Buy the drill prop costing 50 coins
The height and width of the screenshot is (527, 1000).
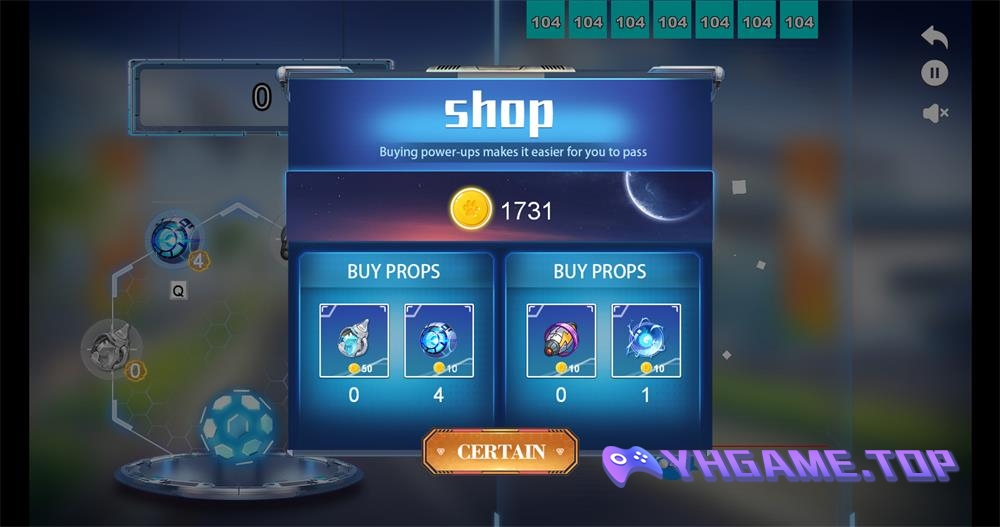click(354, 340)
